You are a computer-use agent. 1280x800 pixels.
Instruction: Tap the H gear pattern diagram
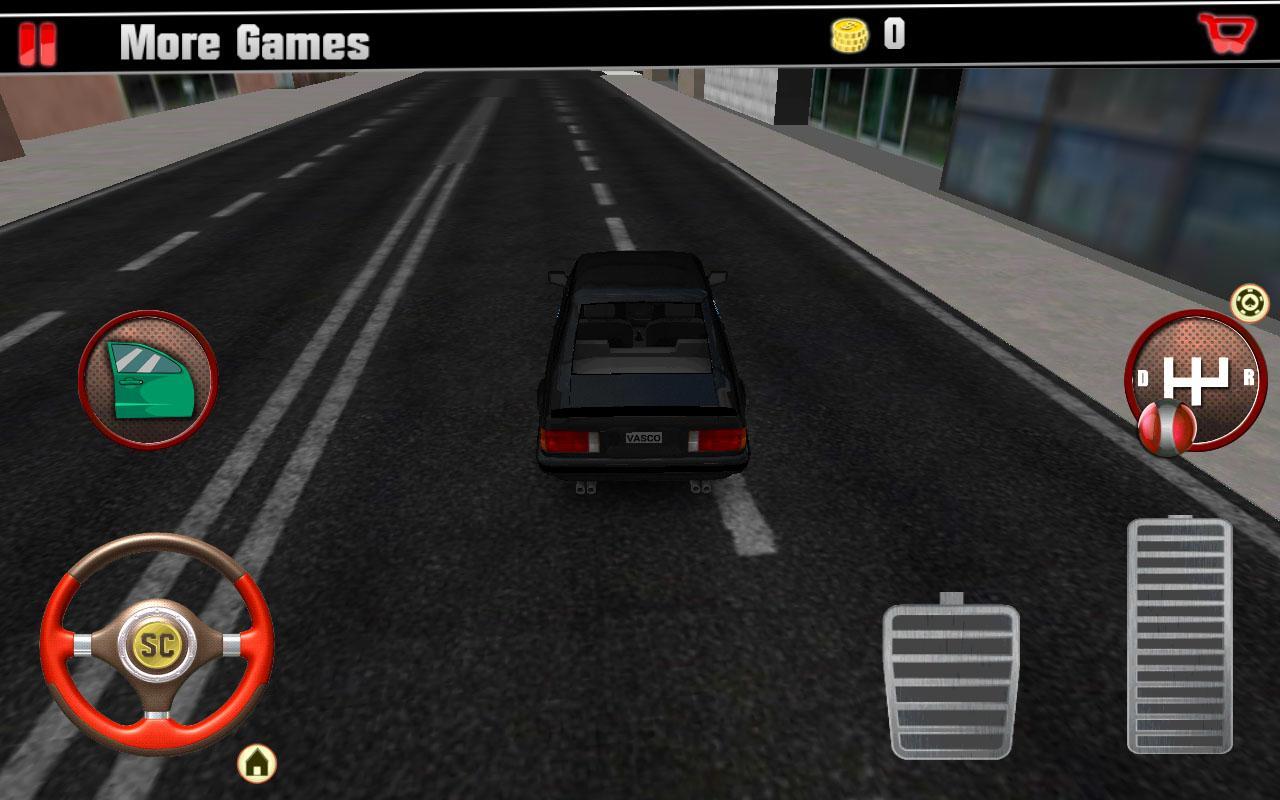point(1195,378)
